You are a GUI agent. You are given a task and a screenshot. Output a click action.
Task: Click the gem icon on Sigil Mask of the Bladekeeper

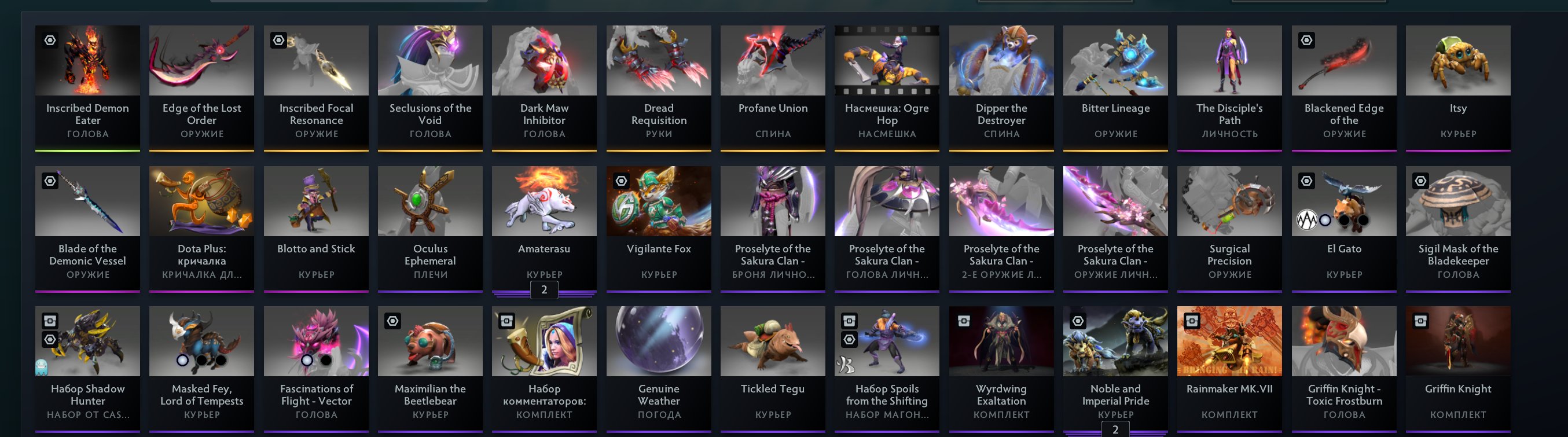1422,181
